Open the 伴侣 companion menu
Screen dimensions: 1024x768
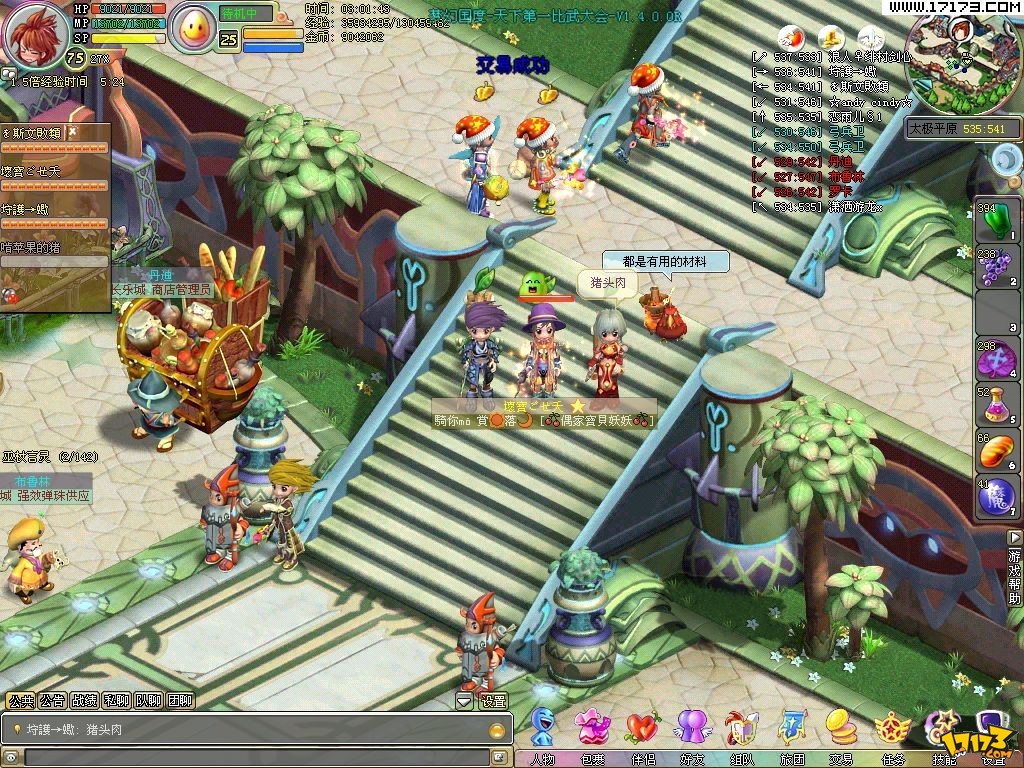(x=642, y=730)
